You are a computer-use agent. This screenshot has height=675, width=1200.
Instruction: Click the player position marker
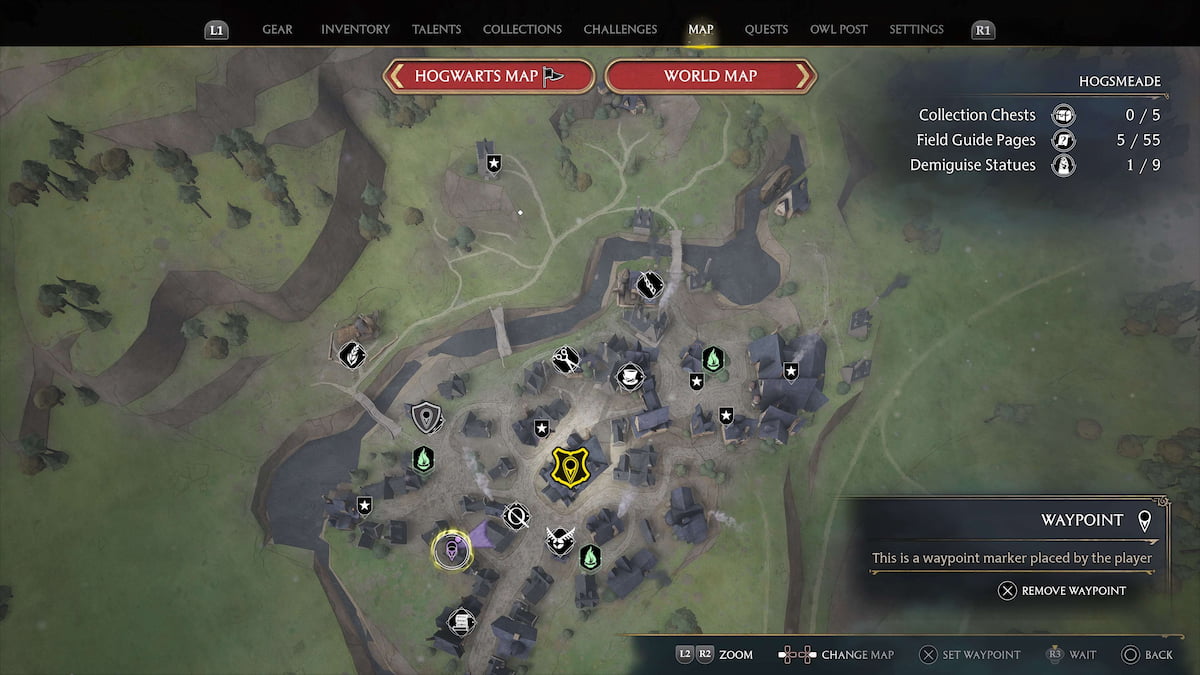(x=452, y=550)
